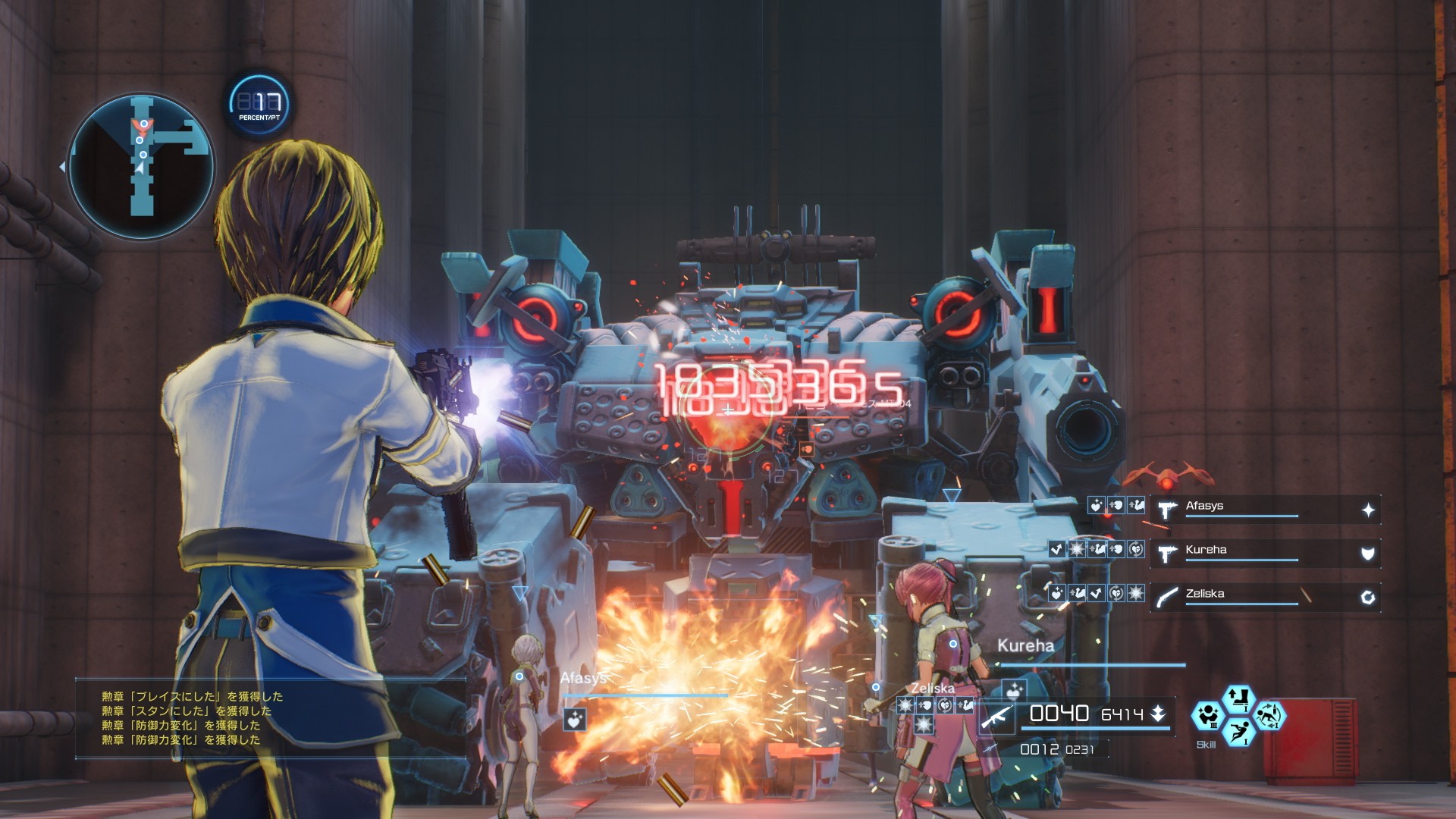Click the circular minimap

(141, 166)
